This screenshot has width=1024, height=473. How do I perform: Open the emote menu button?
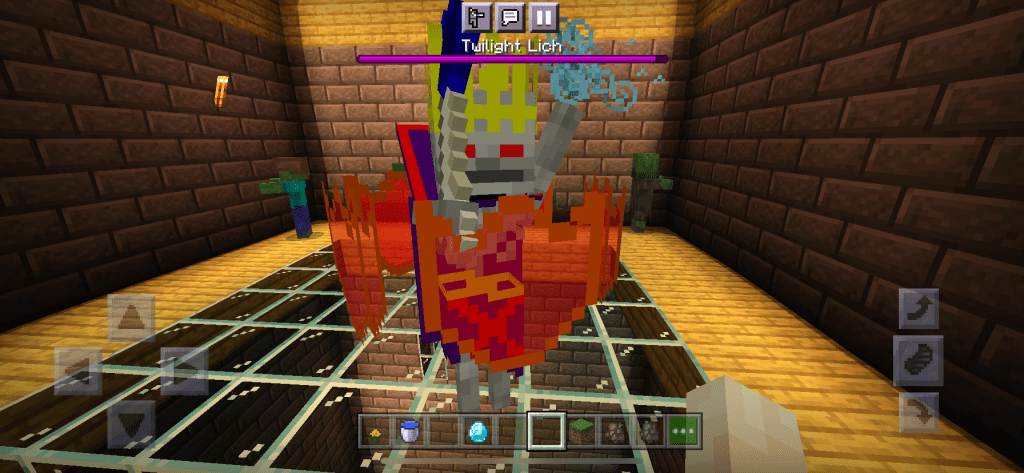(476, 16)
